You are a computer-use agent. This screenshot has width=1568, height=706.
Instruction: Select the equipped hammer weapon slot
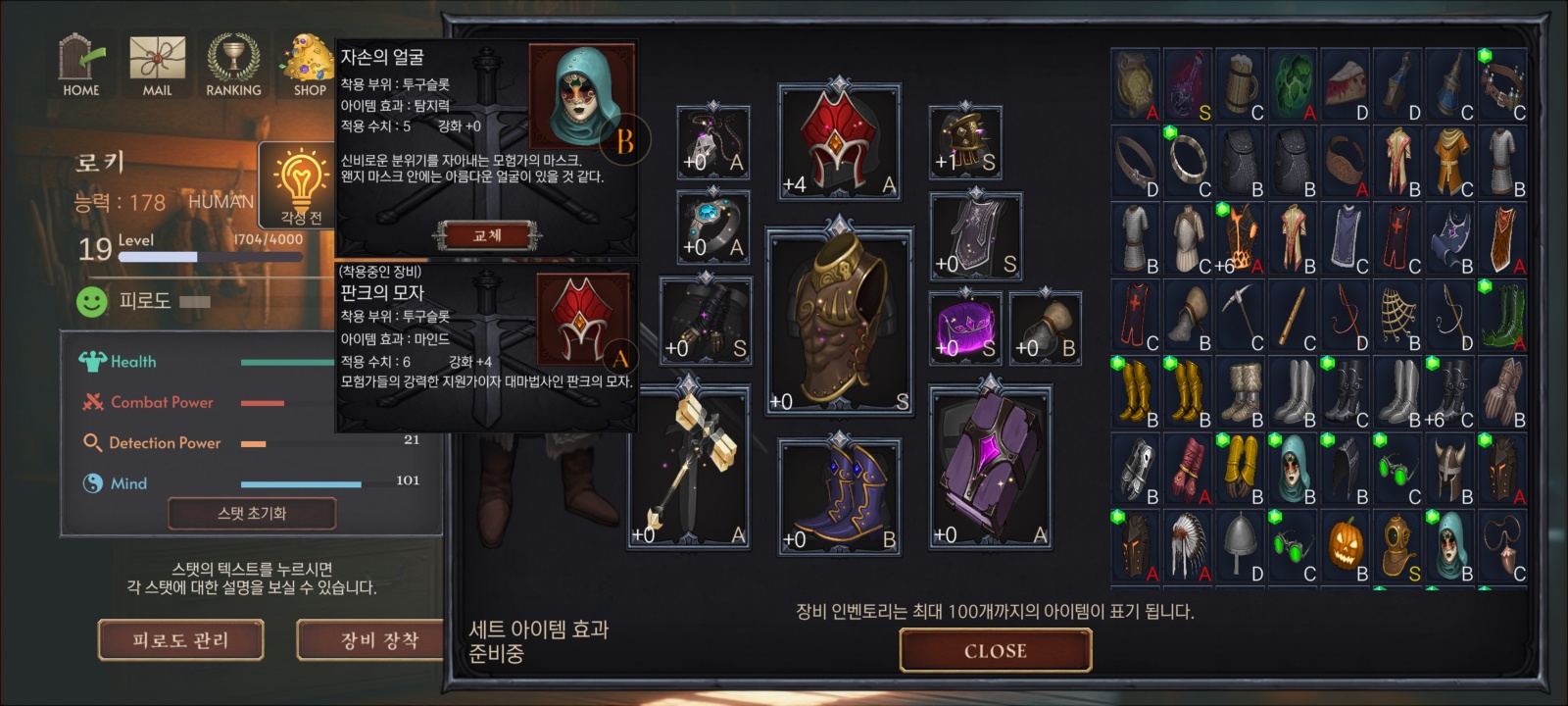click(x=689, y=468)
